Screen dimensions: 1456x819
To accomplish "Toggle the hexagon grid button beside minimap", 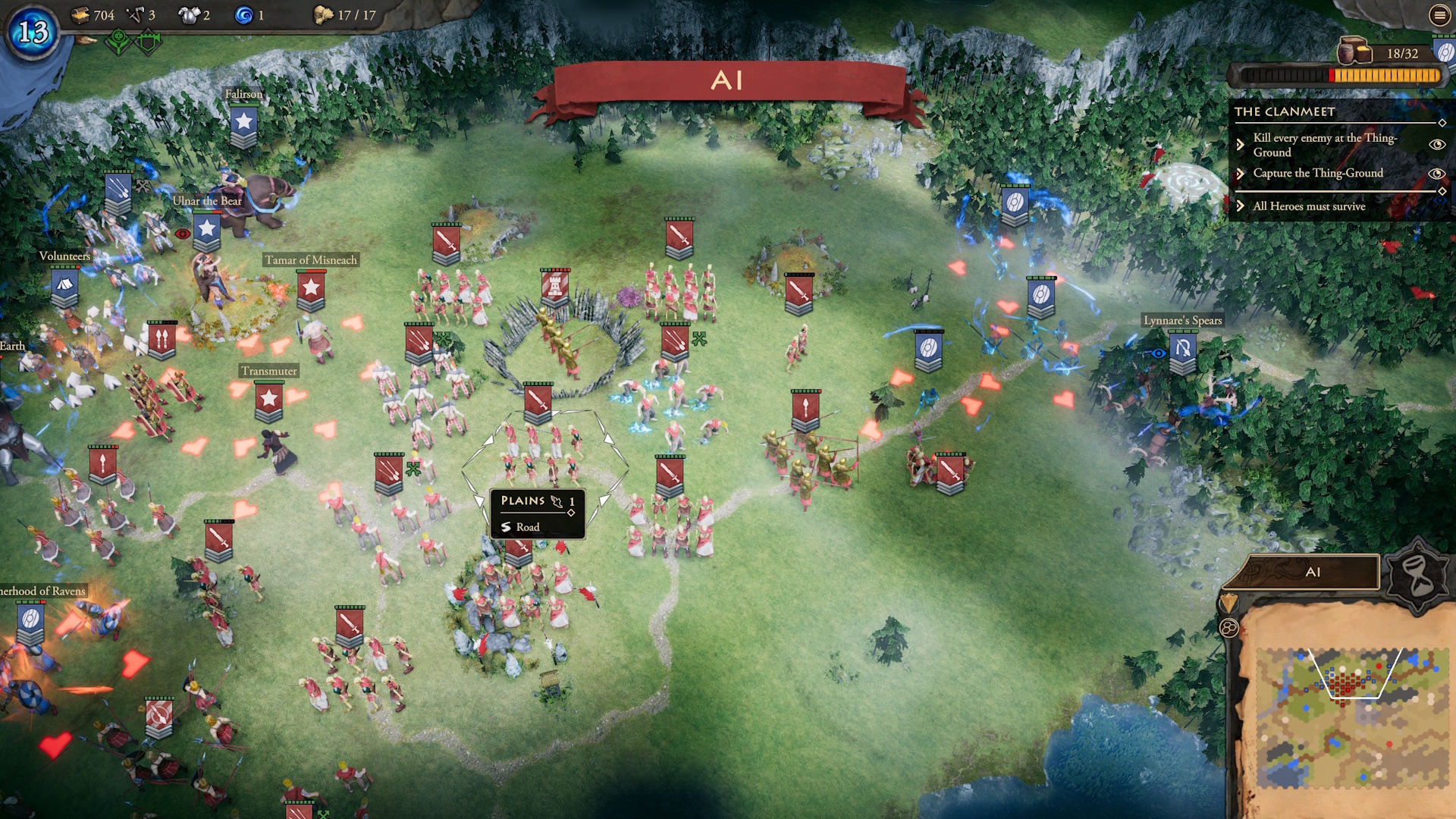I will [x=1228, y=628].
